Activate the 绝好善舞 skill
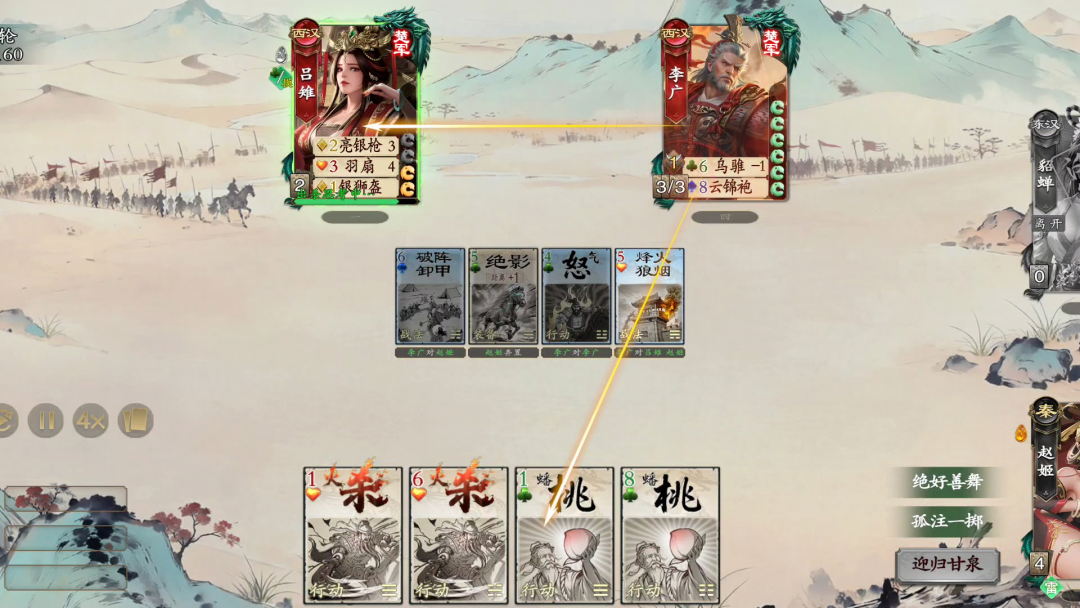Image resolution: width=1080 pixels, height=608 pixels. point(947,482)
